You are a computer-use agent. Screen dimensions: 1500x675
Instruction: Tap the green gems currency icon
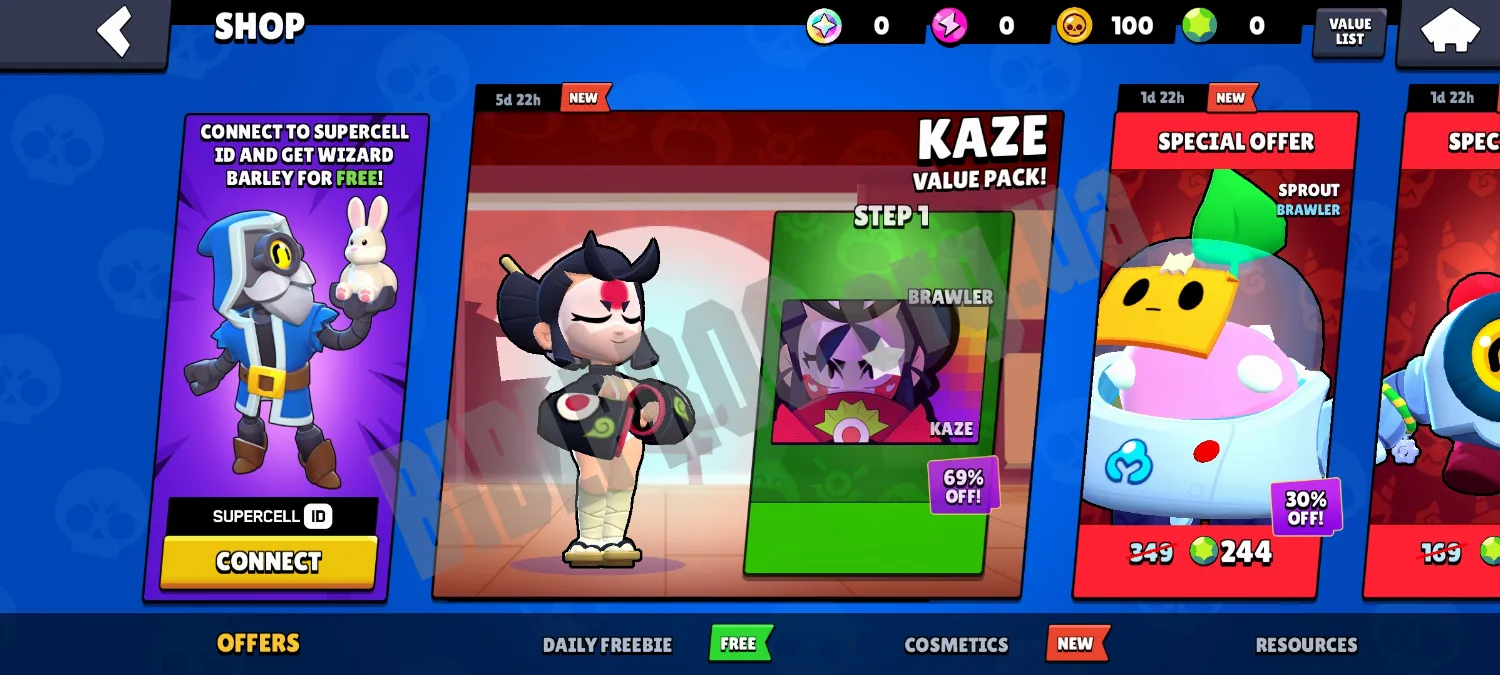tap(1199, 26)
